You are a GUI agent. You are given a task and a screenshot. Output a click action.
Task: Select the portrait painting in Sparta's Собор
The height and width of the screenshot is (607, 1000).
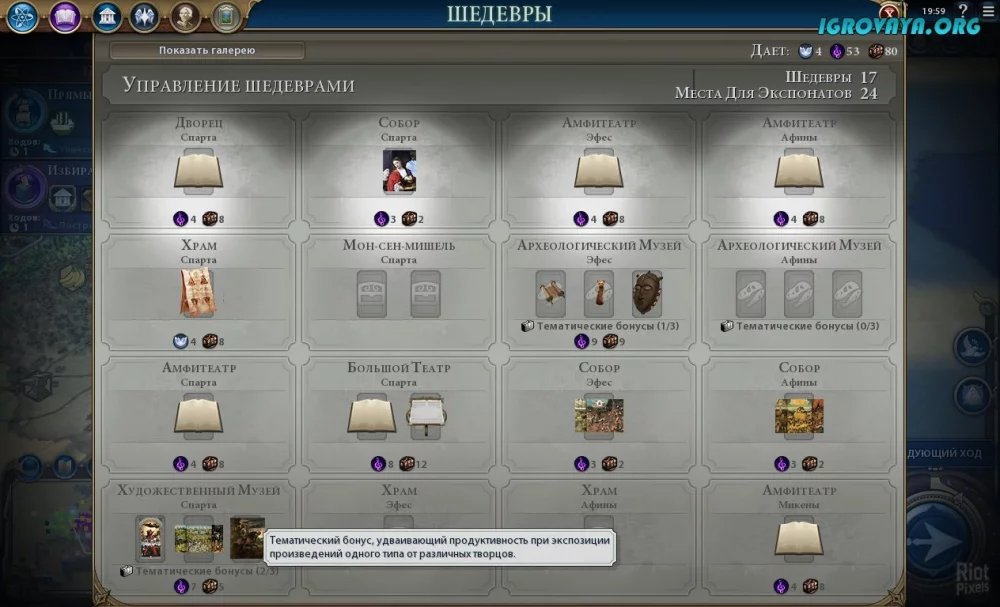[399, 171]
